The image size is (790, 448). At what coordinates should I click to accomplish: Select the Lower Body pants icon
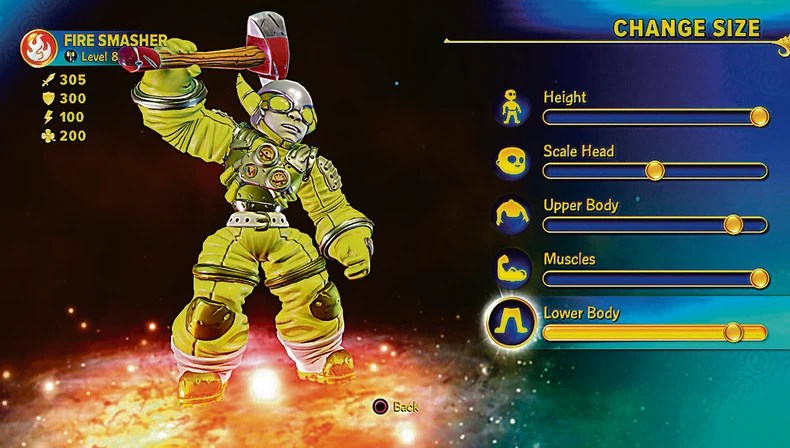(x=512, y=322)
